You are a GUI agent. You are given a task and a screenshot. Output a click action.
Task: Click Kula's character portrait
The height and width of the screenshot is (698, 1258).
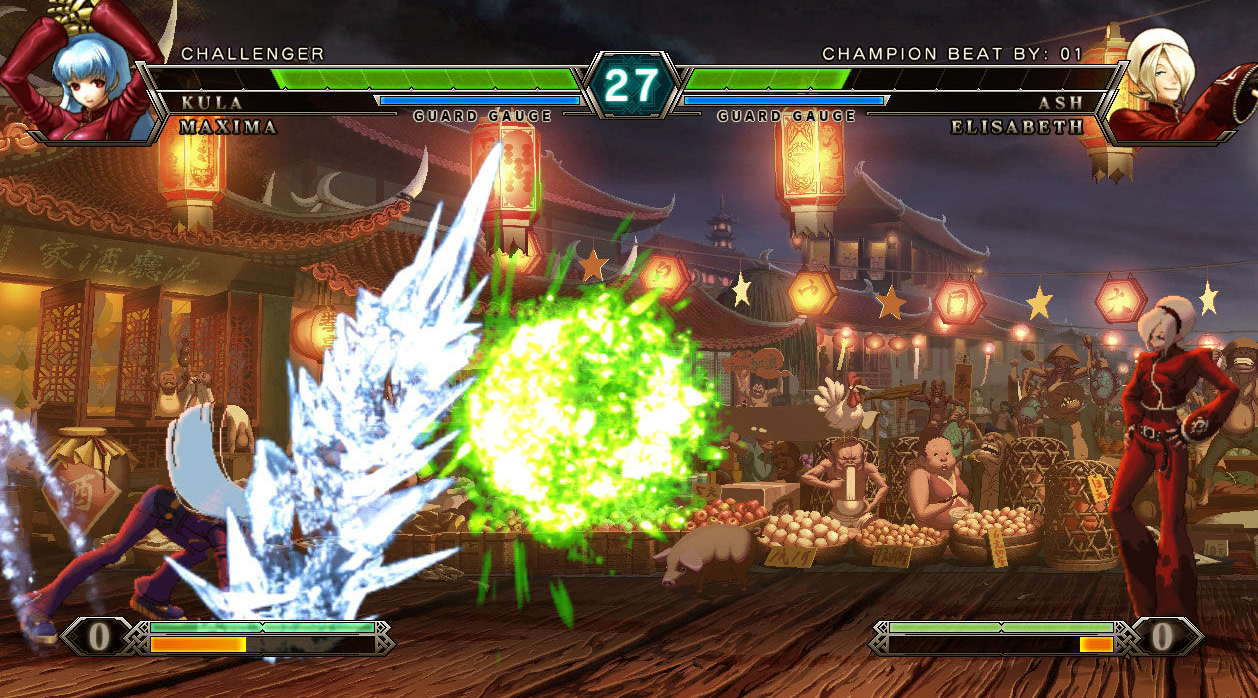click(82, 75)
